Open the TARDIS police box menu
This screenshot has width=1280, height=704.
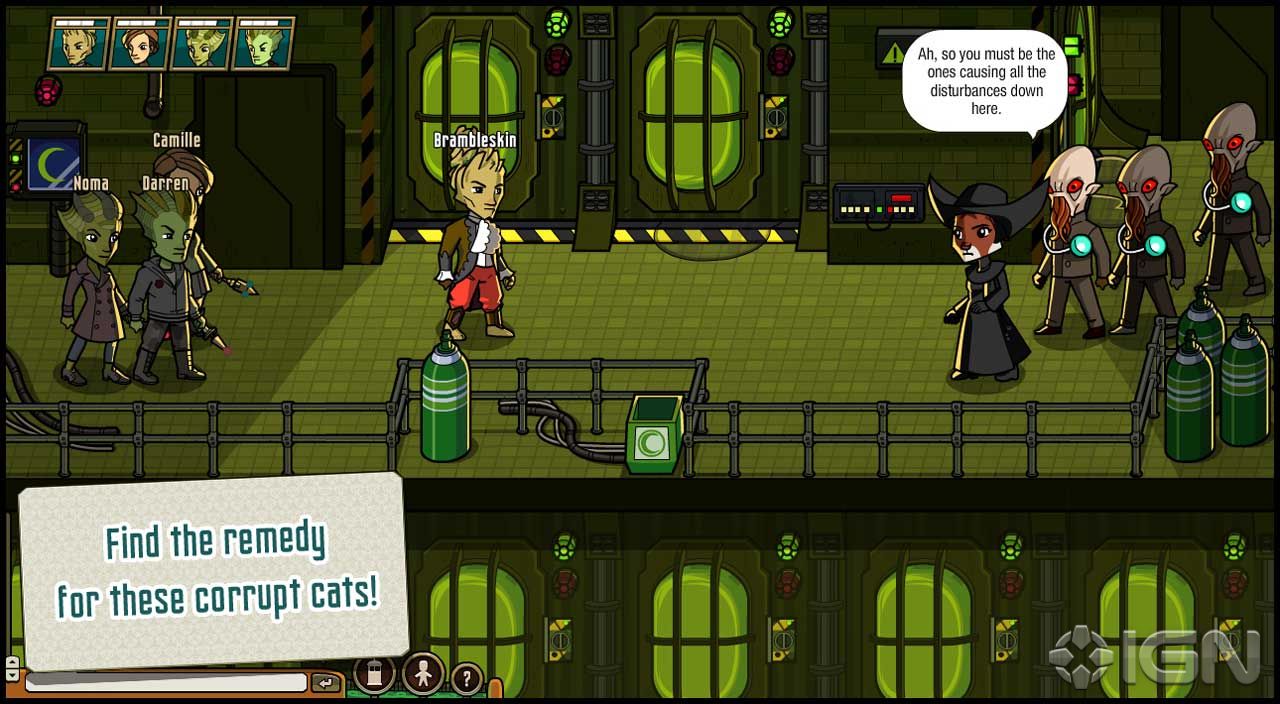click(x=375, y=675)
